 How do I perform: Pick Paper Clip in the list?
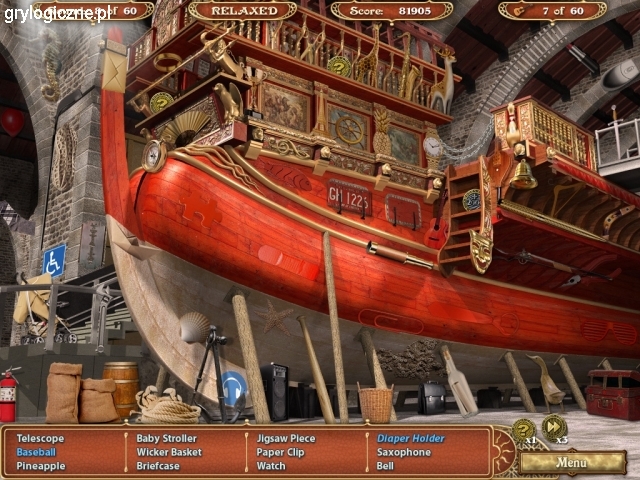tap(279, 452)
